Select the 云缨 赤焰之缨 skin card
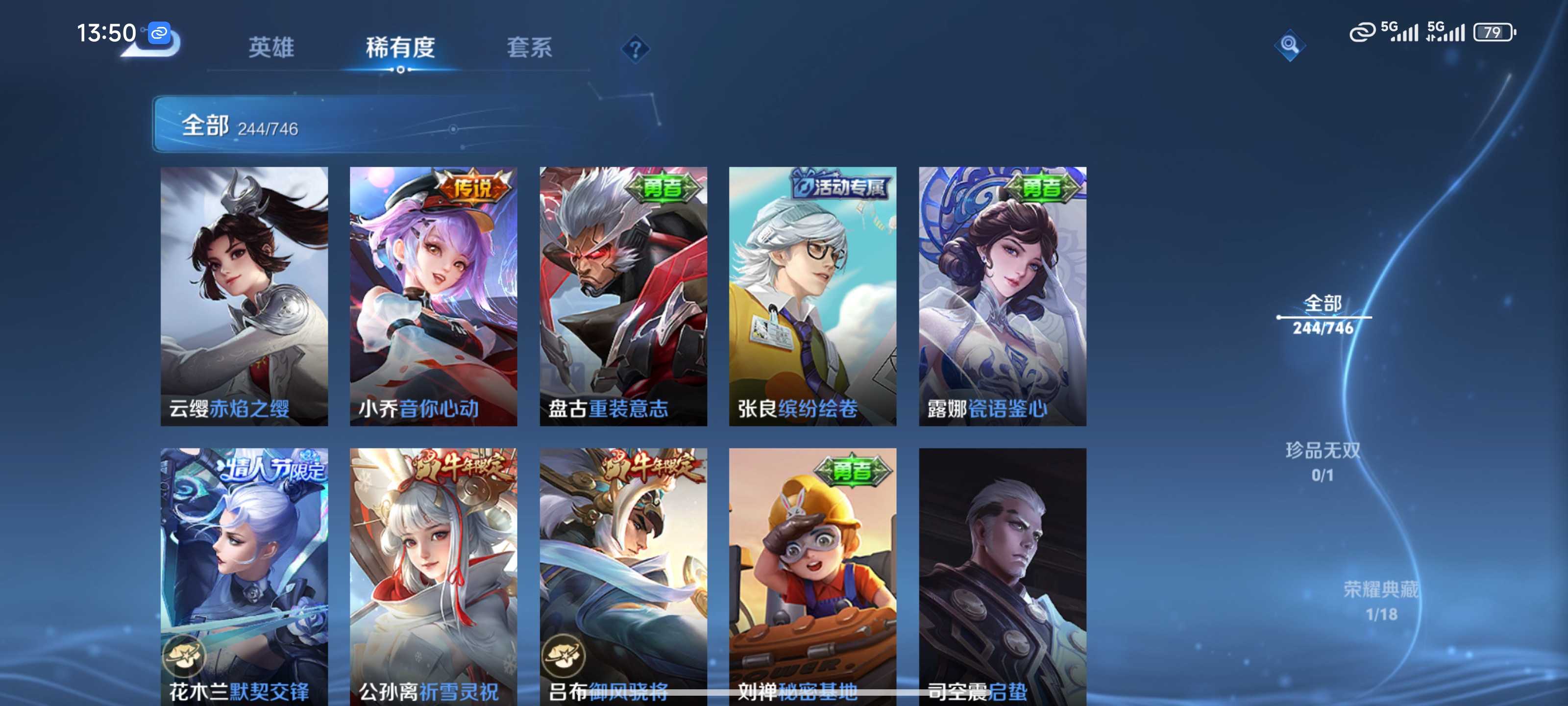1568x706 pixels. [x=244, y=296]
